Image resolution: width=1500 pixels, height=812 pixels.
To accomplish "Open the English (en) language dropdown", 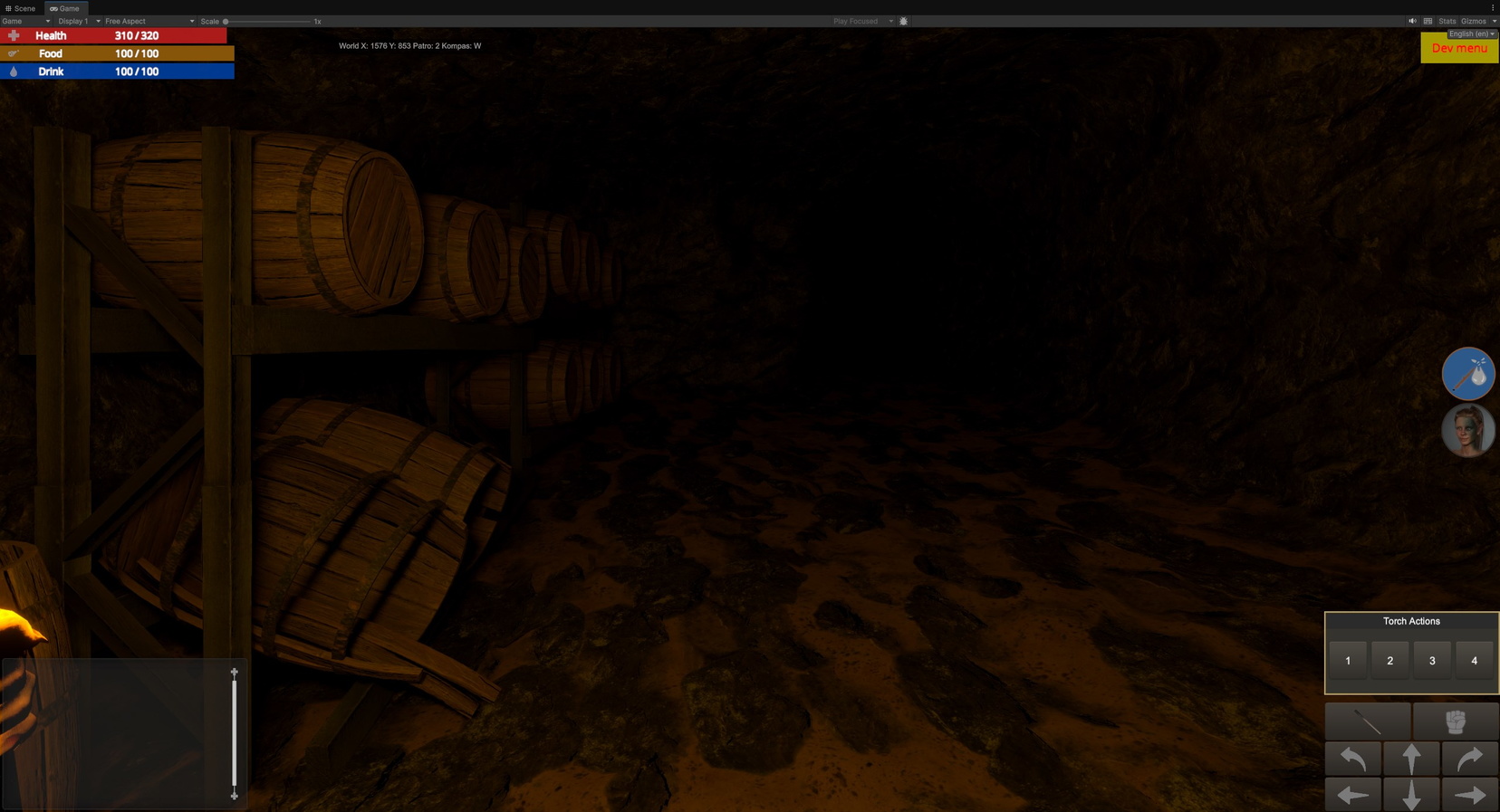I will coord(1468,33).
